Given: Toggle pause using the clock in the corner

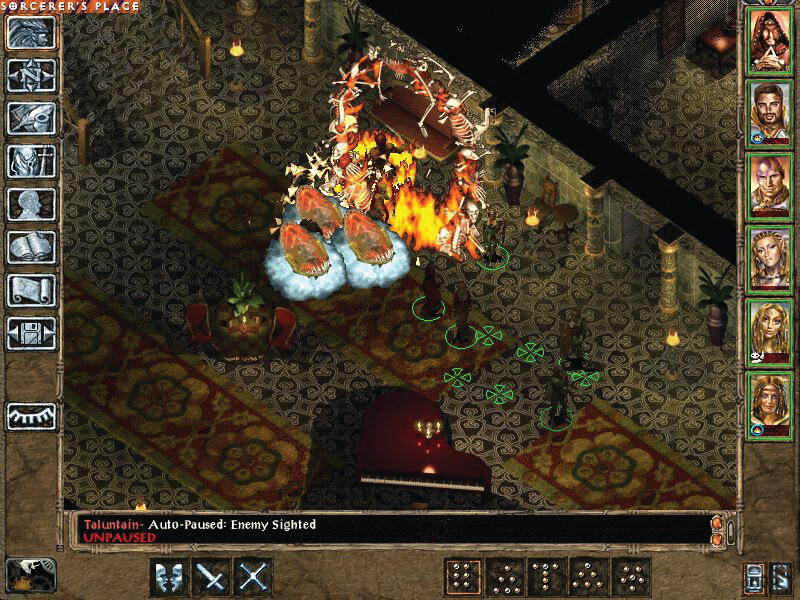Looking at the screenshot, I should point(30,575).
